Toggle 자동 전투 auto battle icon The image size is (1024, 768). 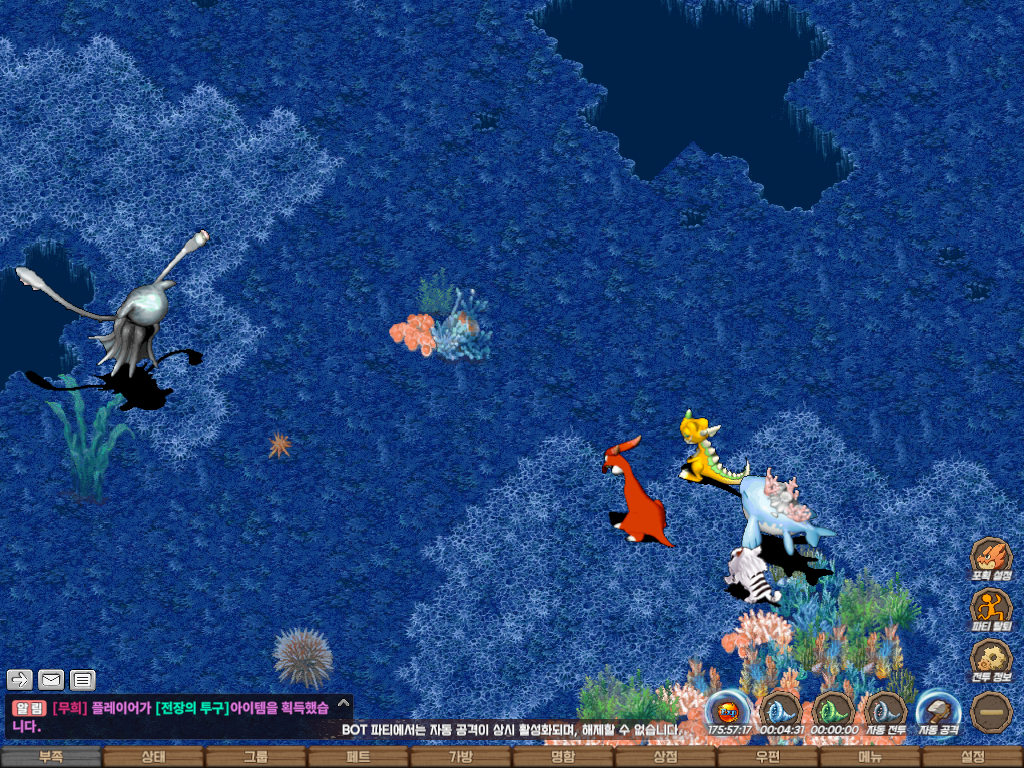(x=885, y=711)
